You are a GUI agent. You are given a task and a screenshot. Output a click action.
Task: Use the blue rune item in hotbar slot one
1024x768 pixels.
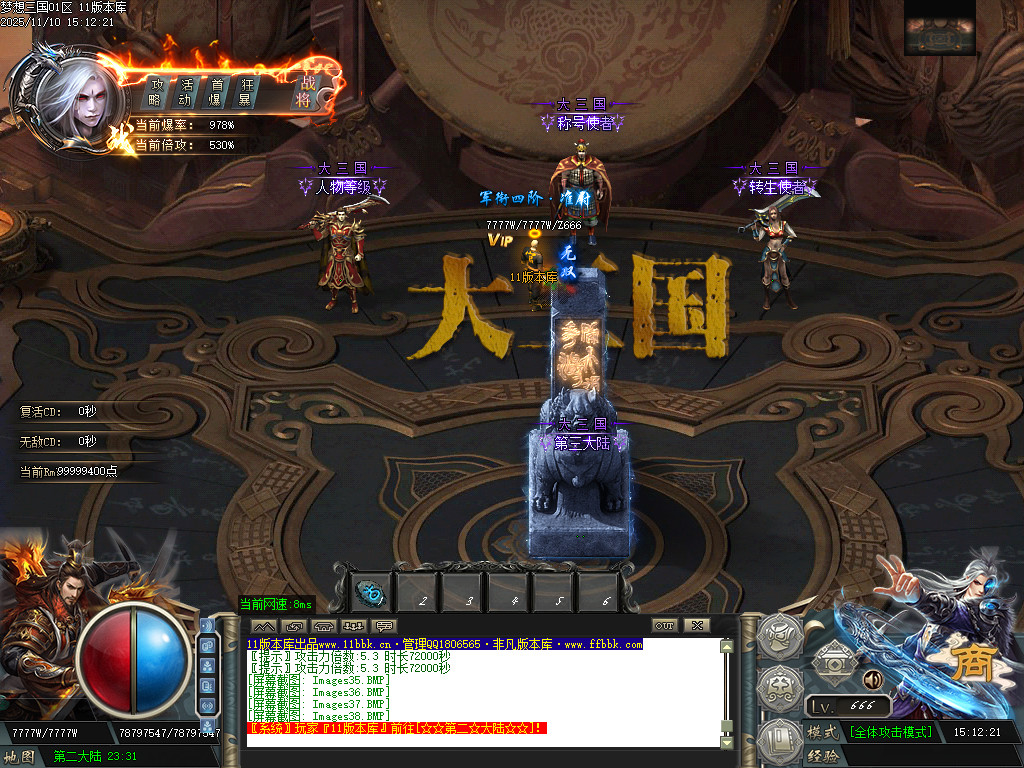point(370,594)
